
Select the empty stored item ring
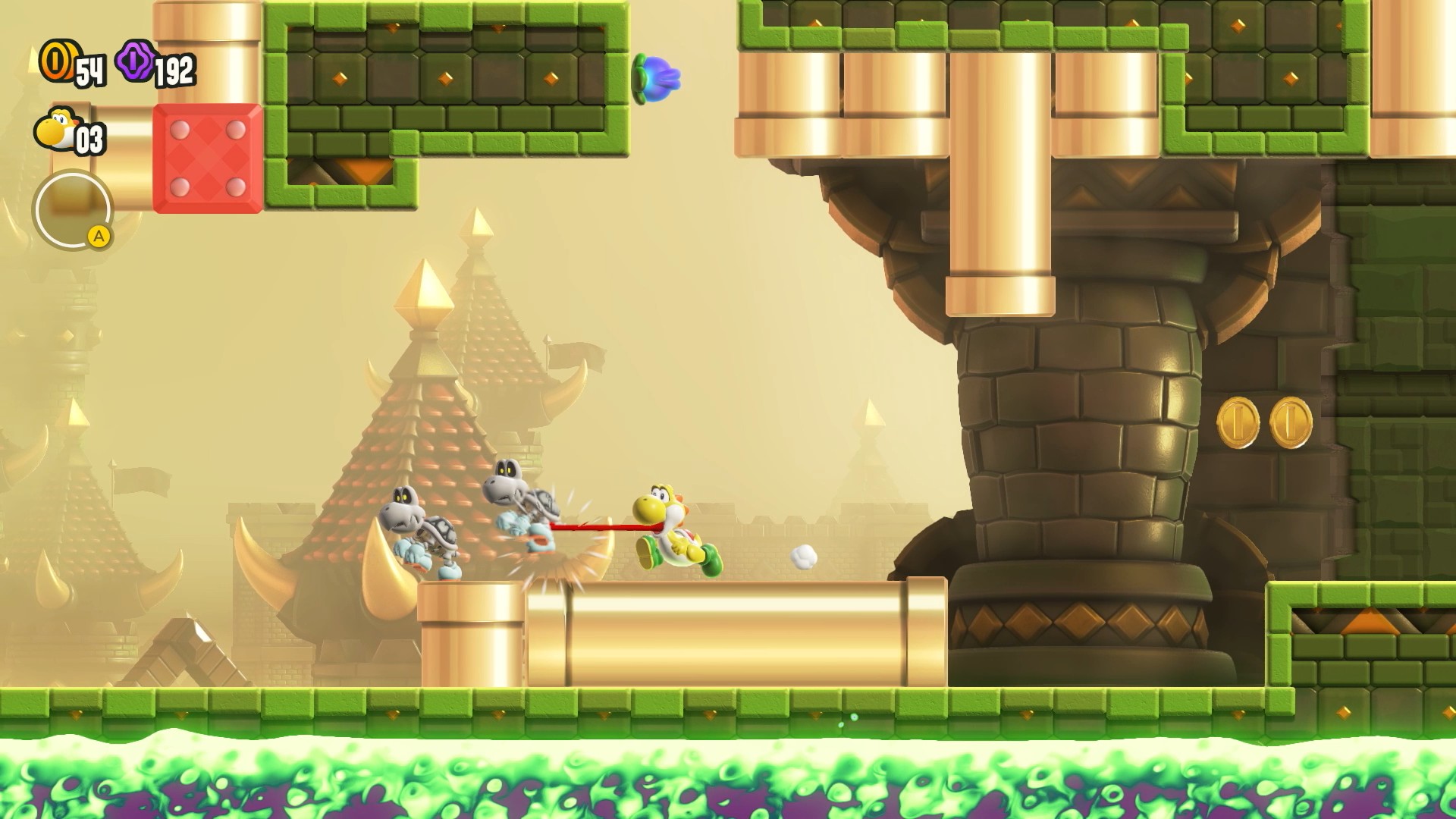[72, 209]
